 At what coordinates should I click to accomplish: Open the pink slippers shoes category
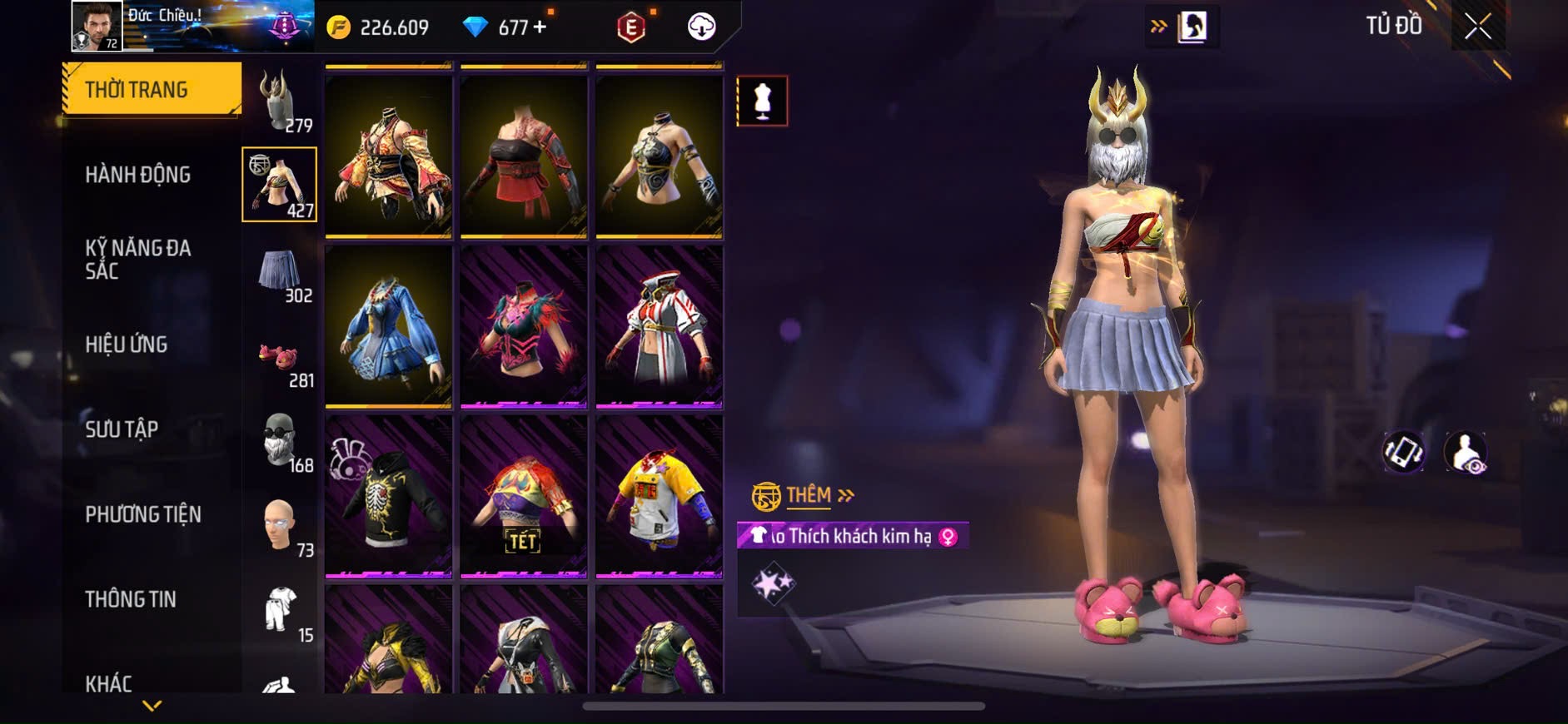point(280,360)
